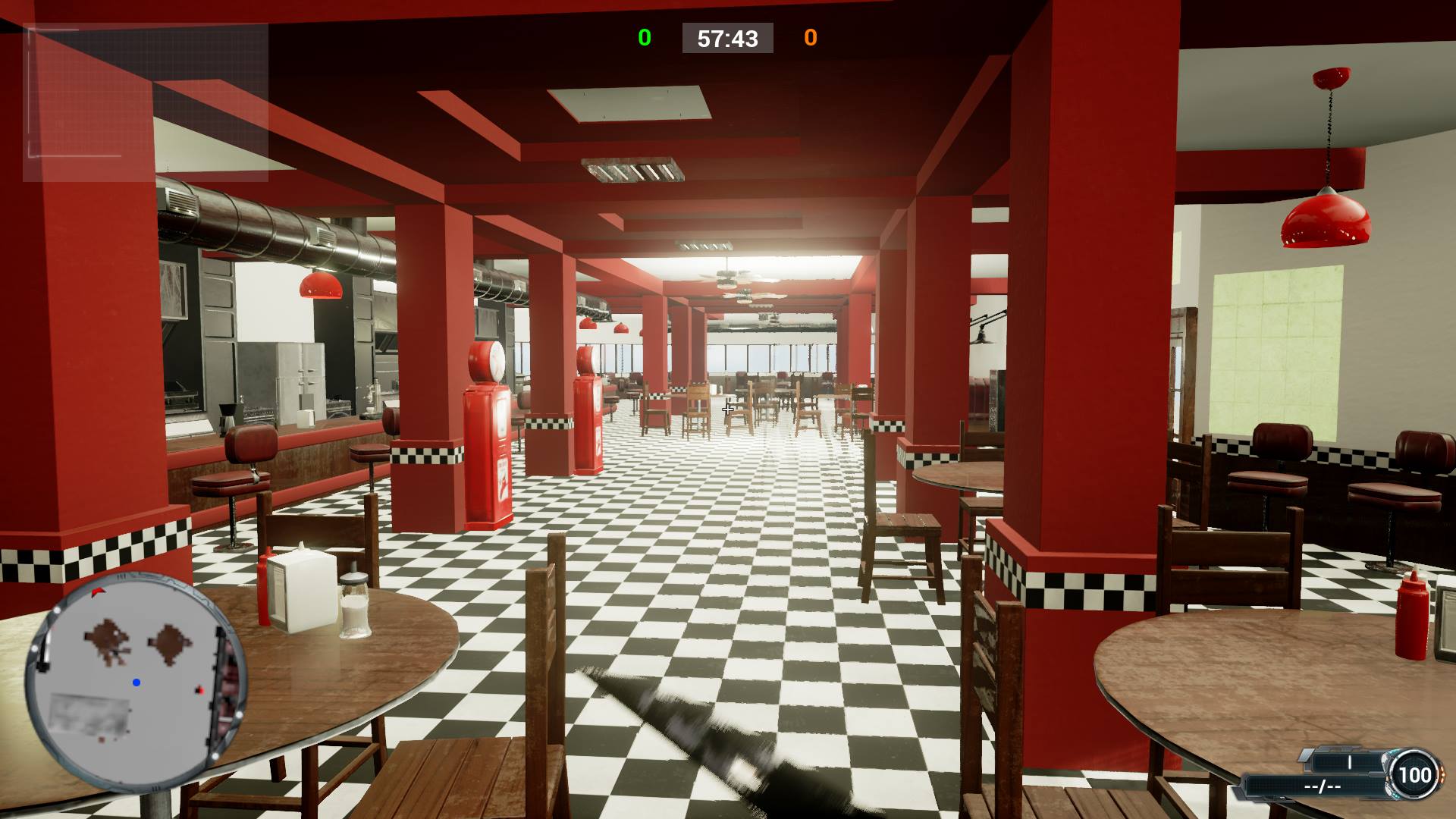Click the blue dot on the minimap

[136, 682]
